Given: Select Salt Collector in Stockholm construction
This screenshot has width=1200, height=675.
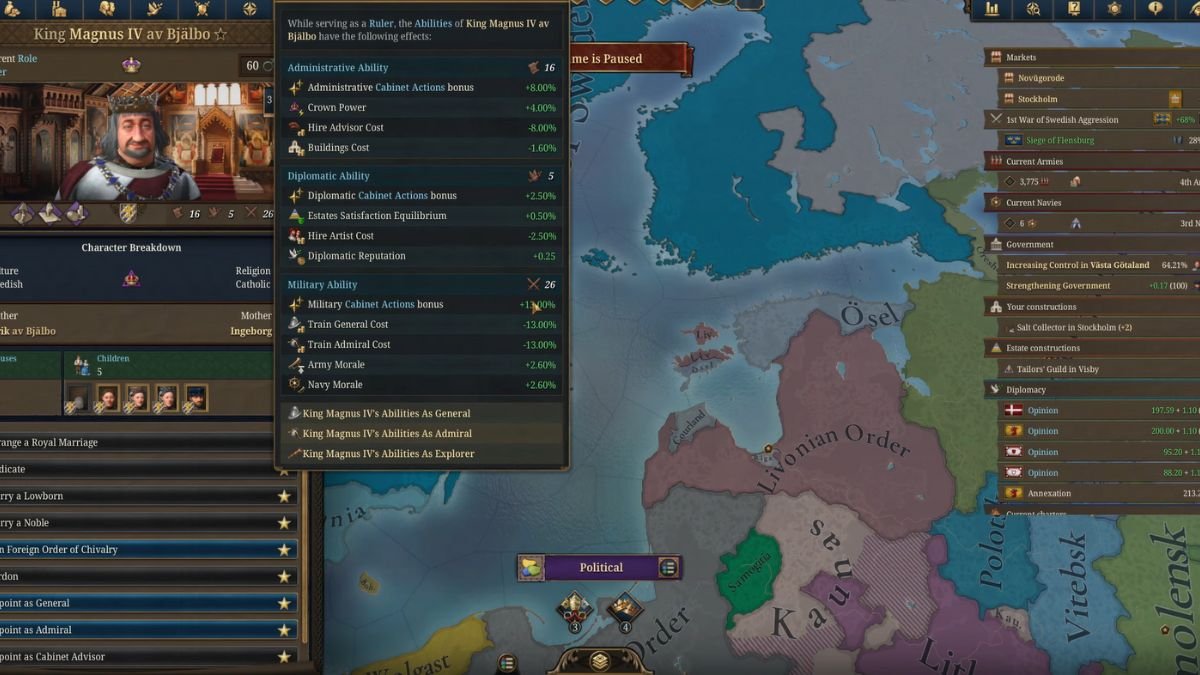Looking at the screenshot, I should coord(1088,328).
